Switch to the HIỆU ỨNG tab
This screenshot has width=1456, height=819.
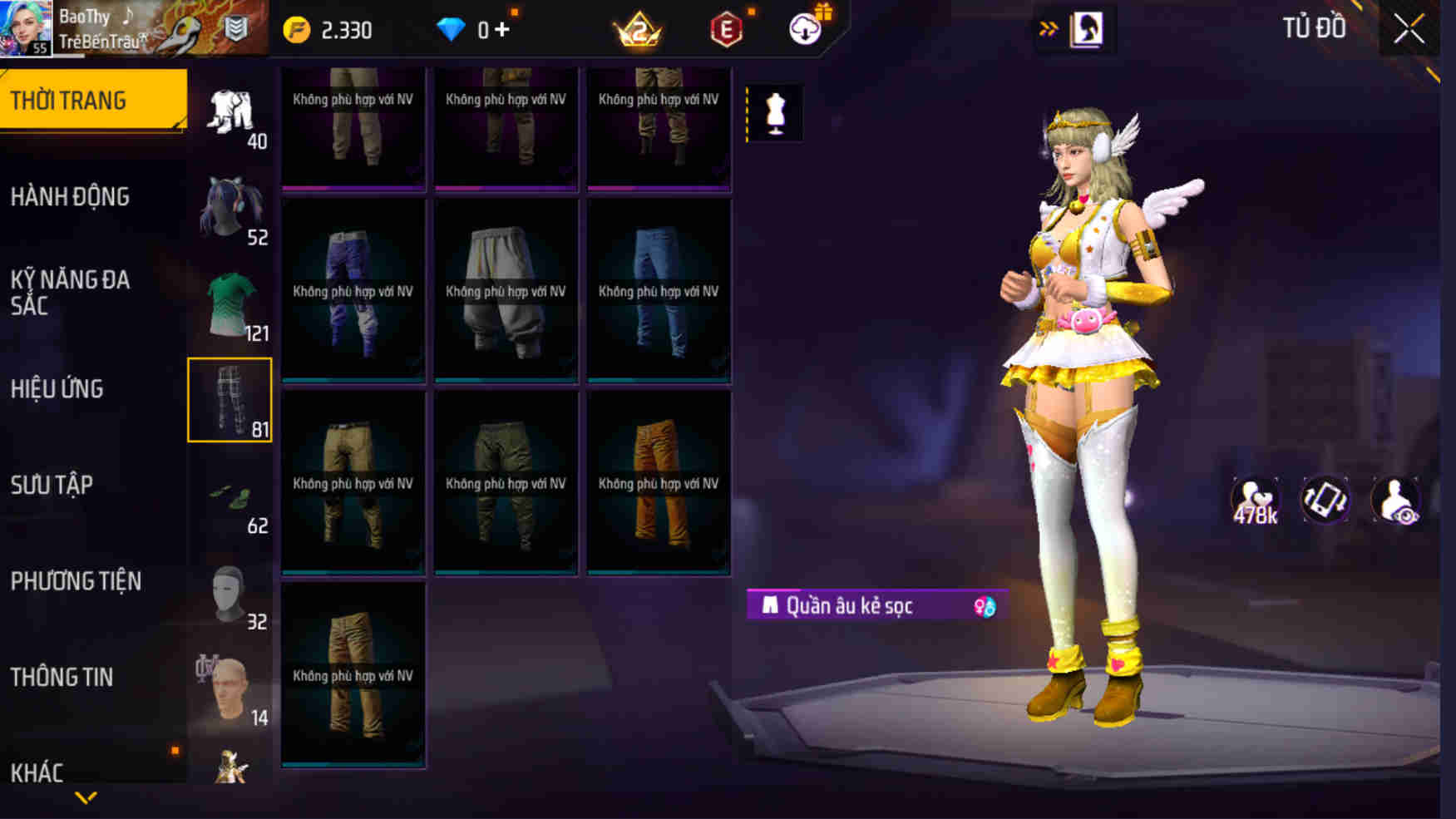click(57, 387)
